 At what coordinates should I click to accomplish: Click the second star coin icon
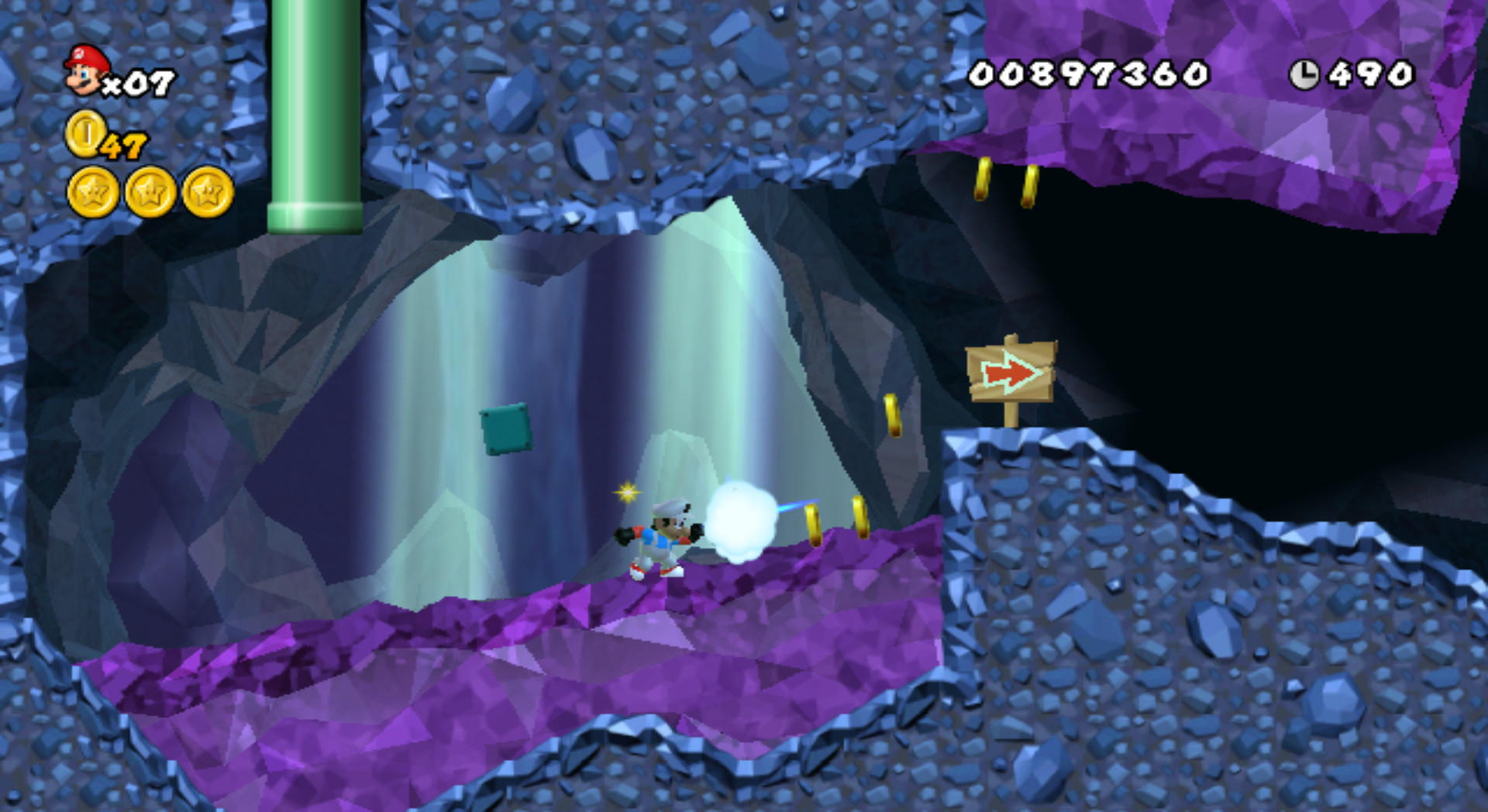(x=149, y=194)
